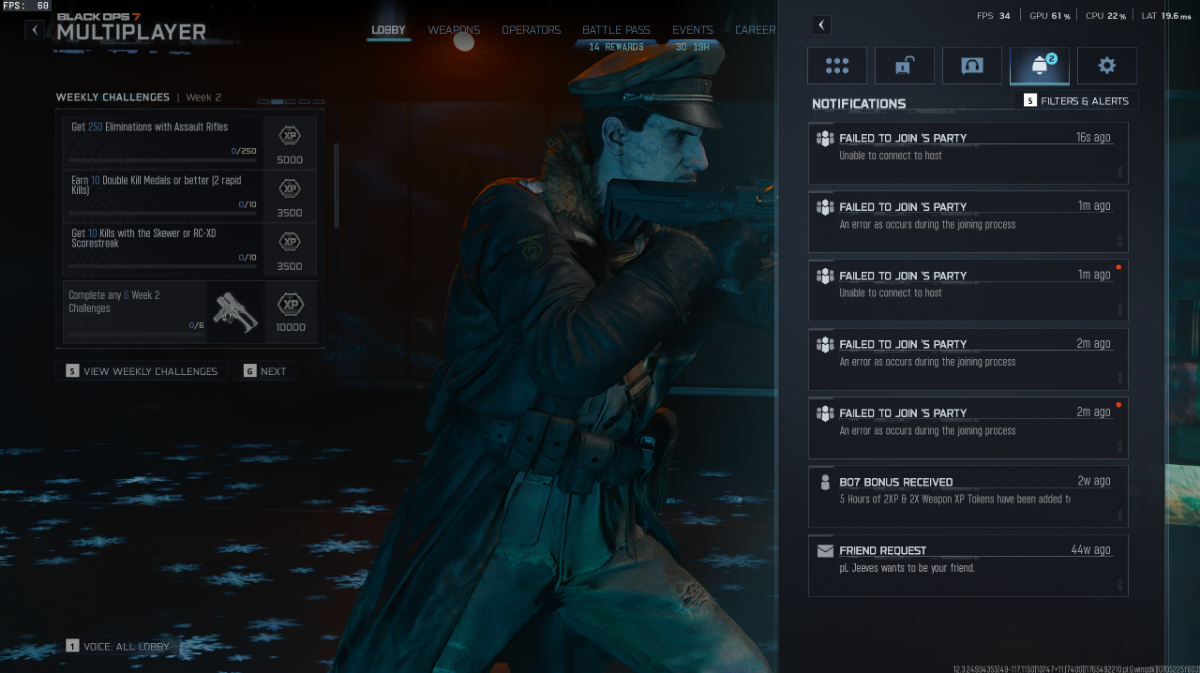Open the pL Jeeves friend request notification

(x=967, y=565)
